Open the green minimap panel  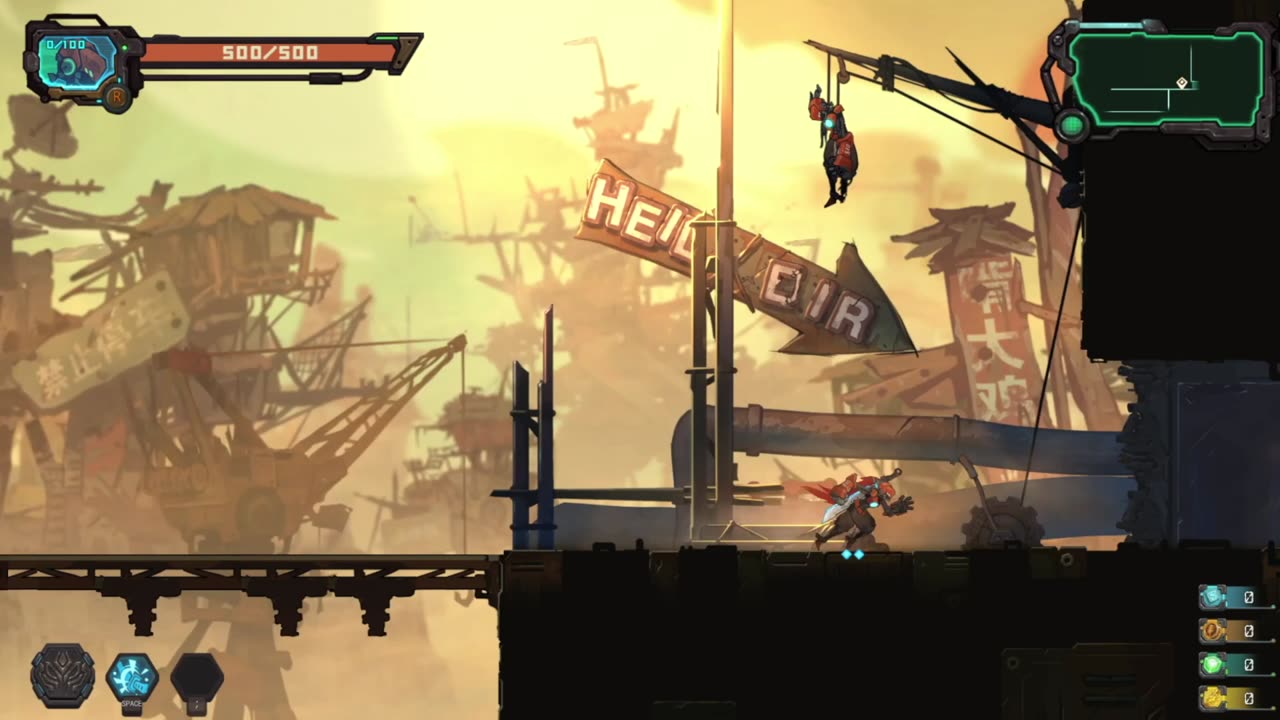pos(1166,79)
